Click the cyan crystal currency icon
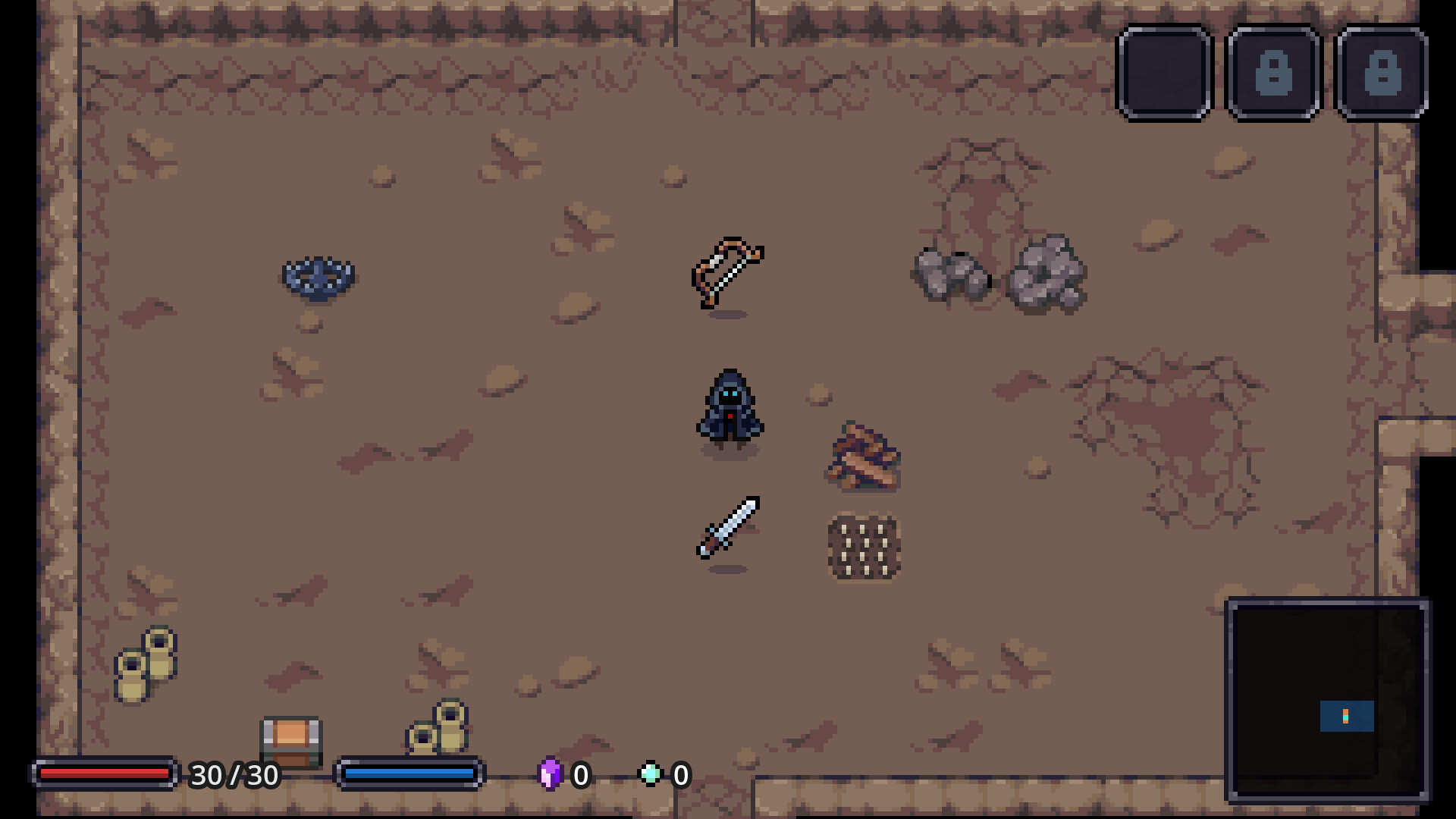This screenshot has height=819, width=1456. click(x=651, y=775)
